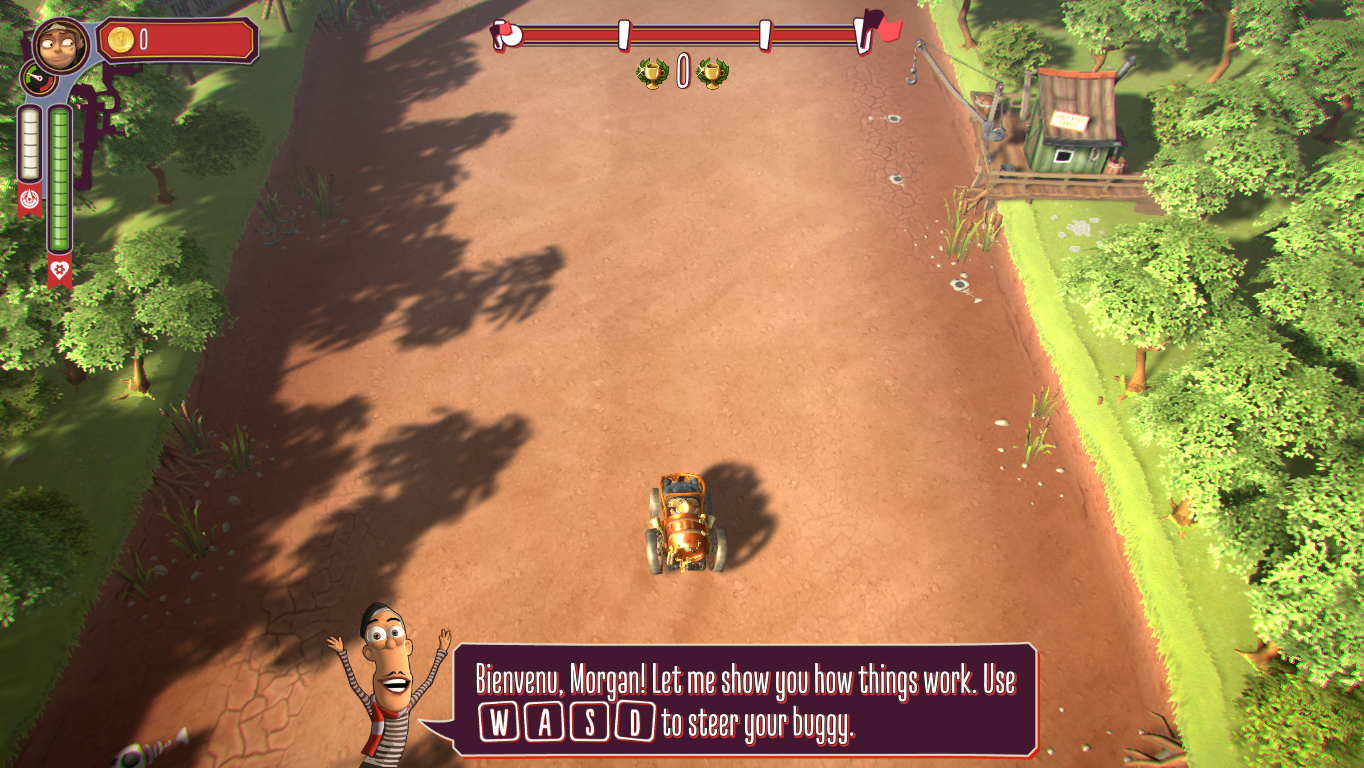1364x768 pixels.
Task: Click the red heart health badge
Action: pyautogui.click(x=60, y=269)
